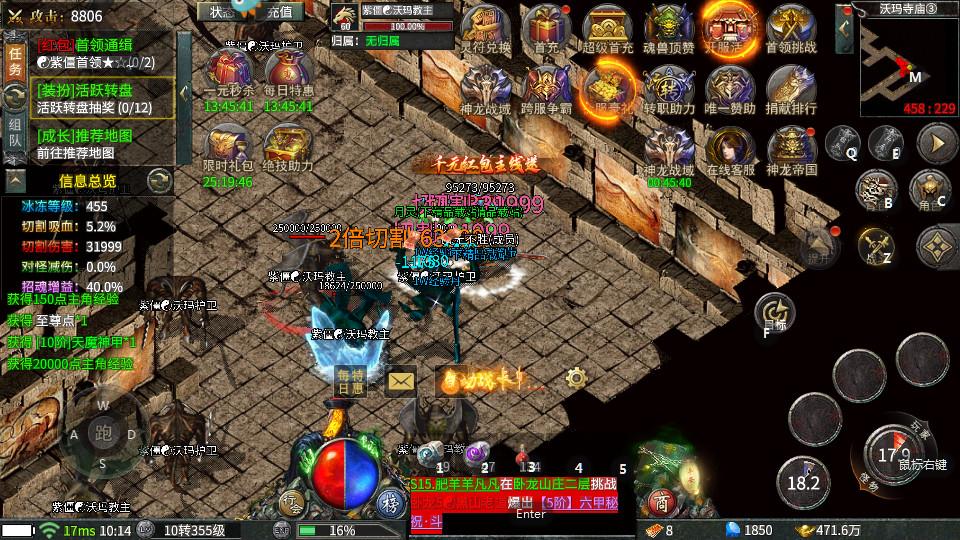Open the 行会 guild button
This screenshot has height=540, width=960.
pyautogui.click(x=290, y=503)
